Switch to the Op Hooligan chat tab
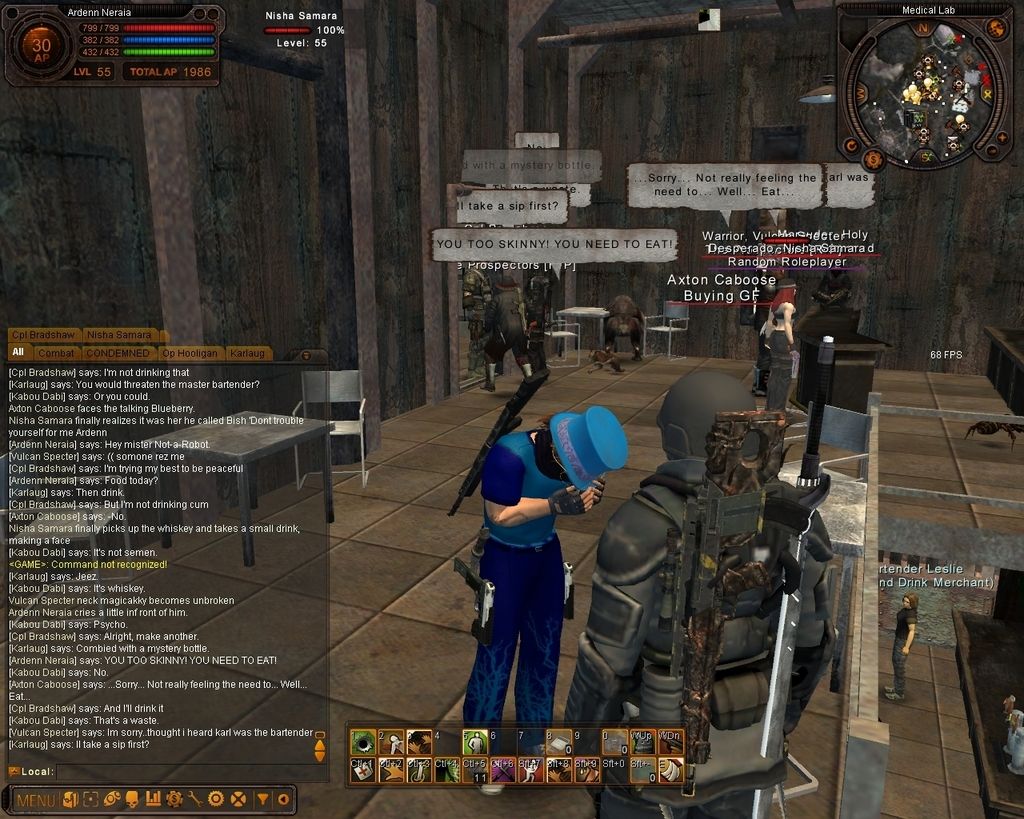The height and width of the screenshot is (819, 1024). [190, 353]
